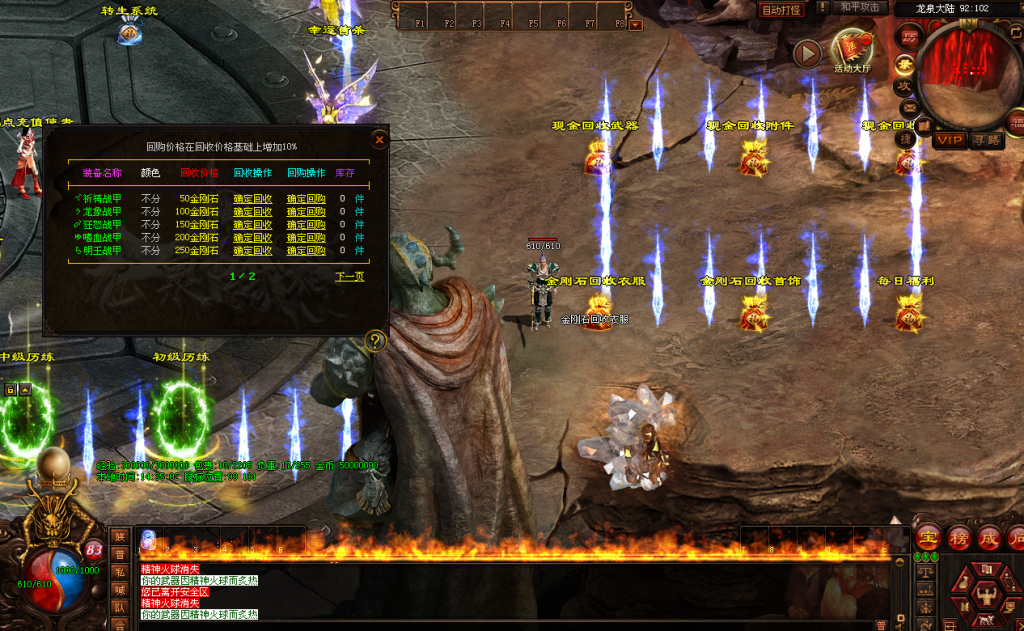Open the 宝 treasure button

929,538
